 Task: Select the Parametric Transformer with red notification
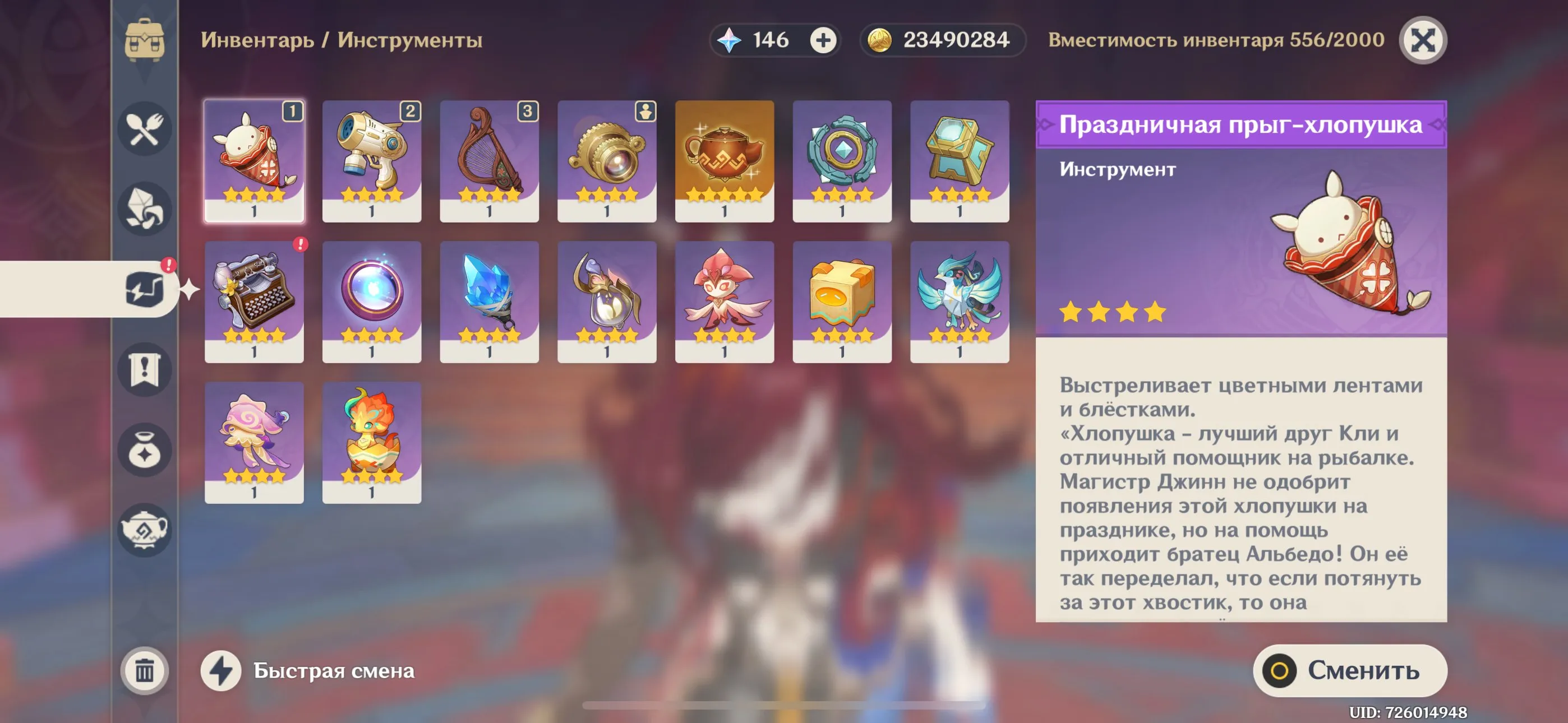click(253, 298)
